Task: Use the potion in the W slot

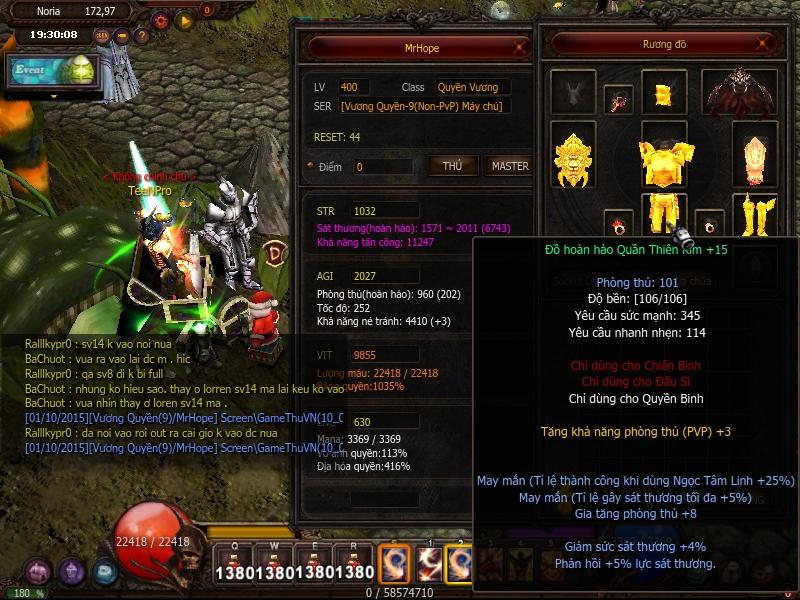Action: 272,562
